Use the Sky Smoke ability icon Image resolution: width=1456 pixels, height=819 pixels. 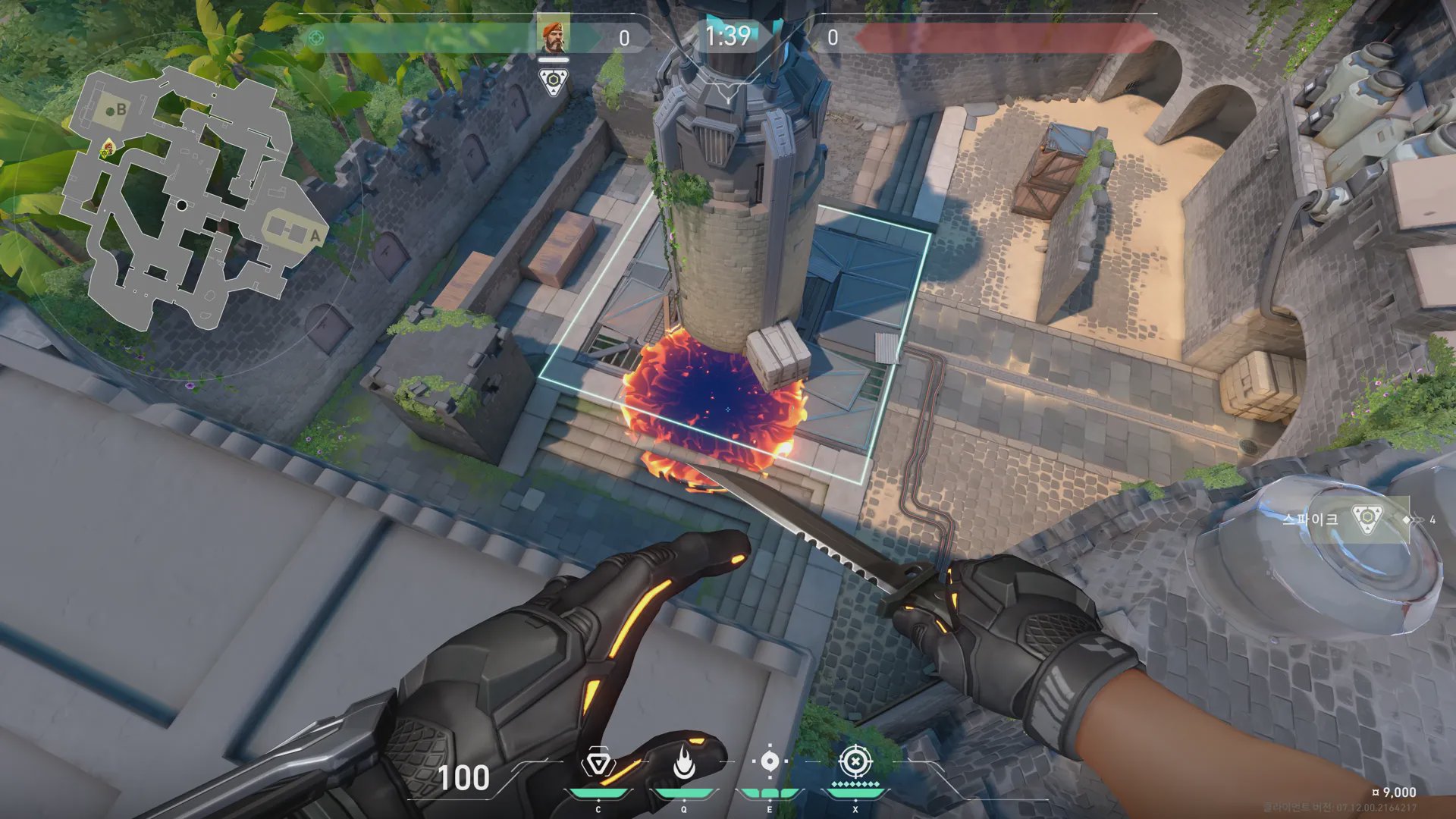pos(770,762)
